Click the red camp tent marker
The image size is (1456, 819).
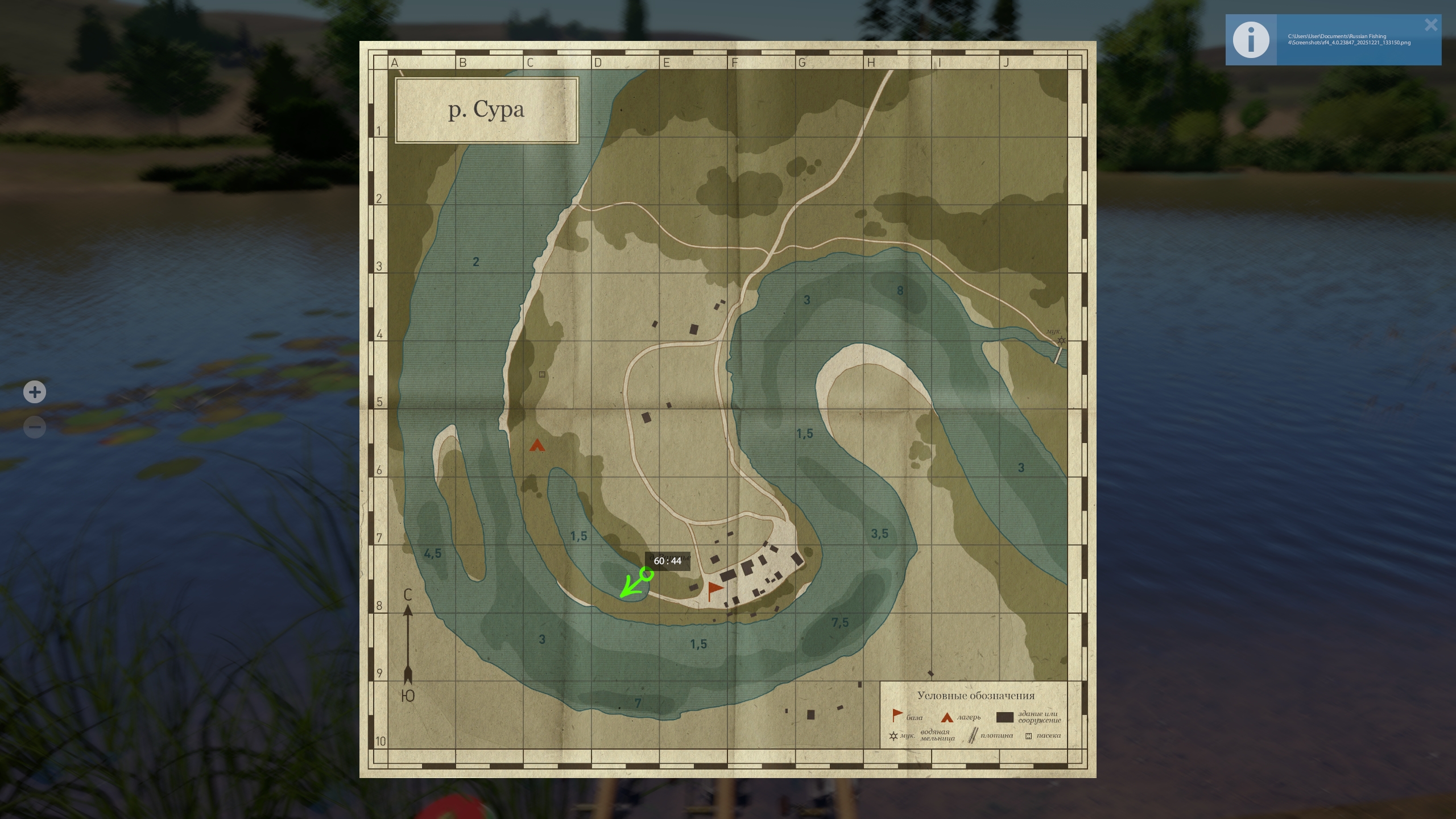[x=537, y=445]
